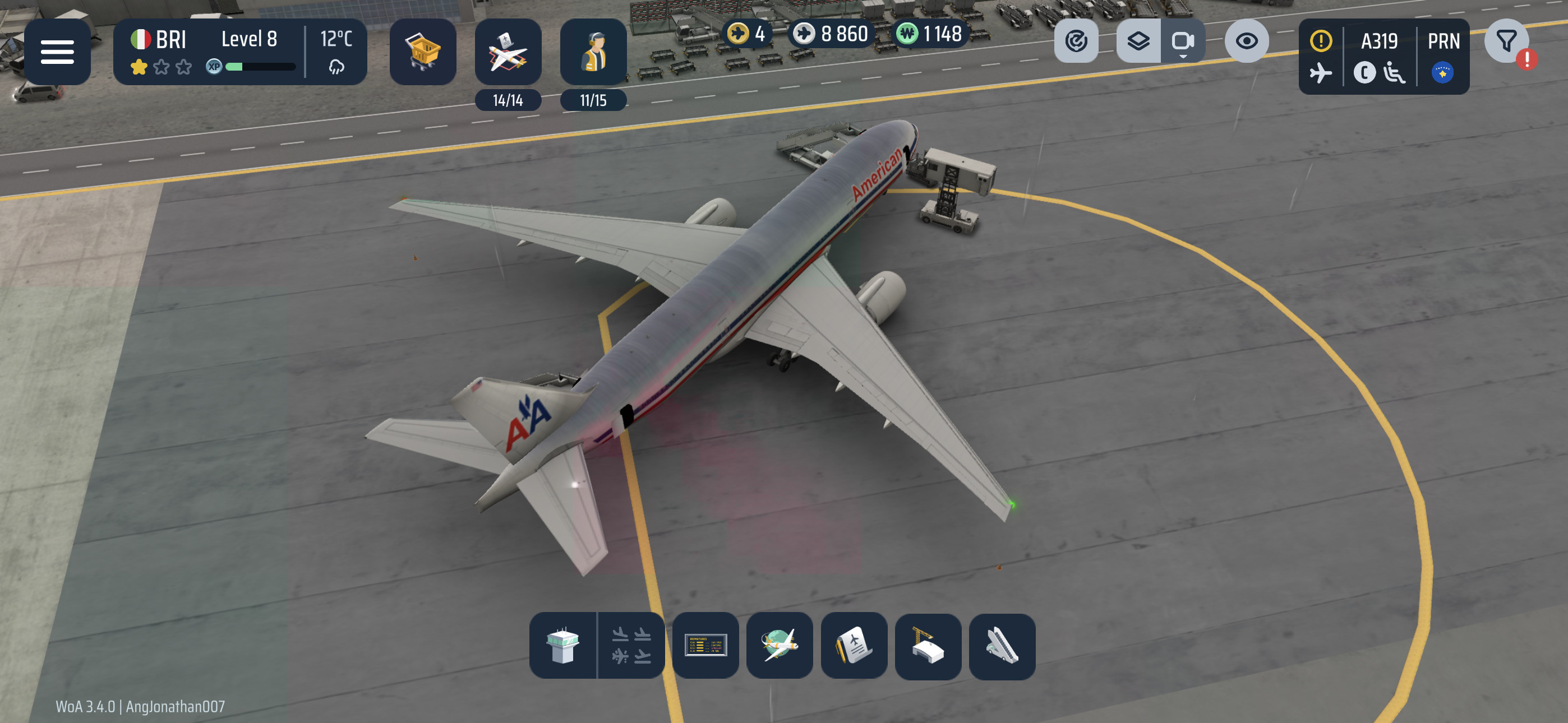Open the arrivals and departures planes panel
The image size is (1568, 723).
pyautogui.click(x=630, y=645)
